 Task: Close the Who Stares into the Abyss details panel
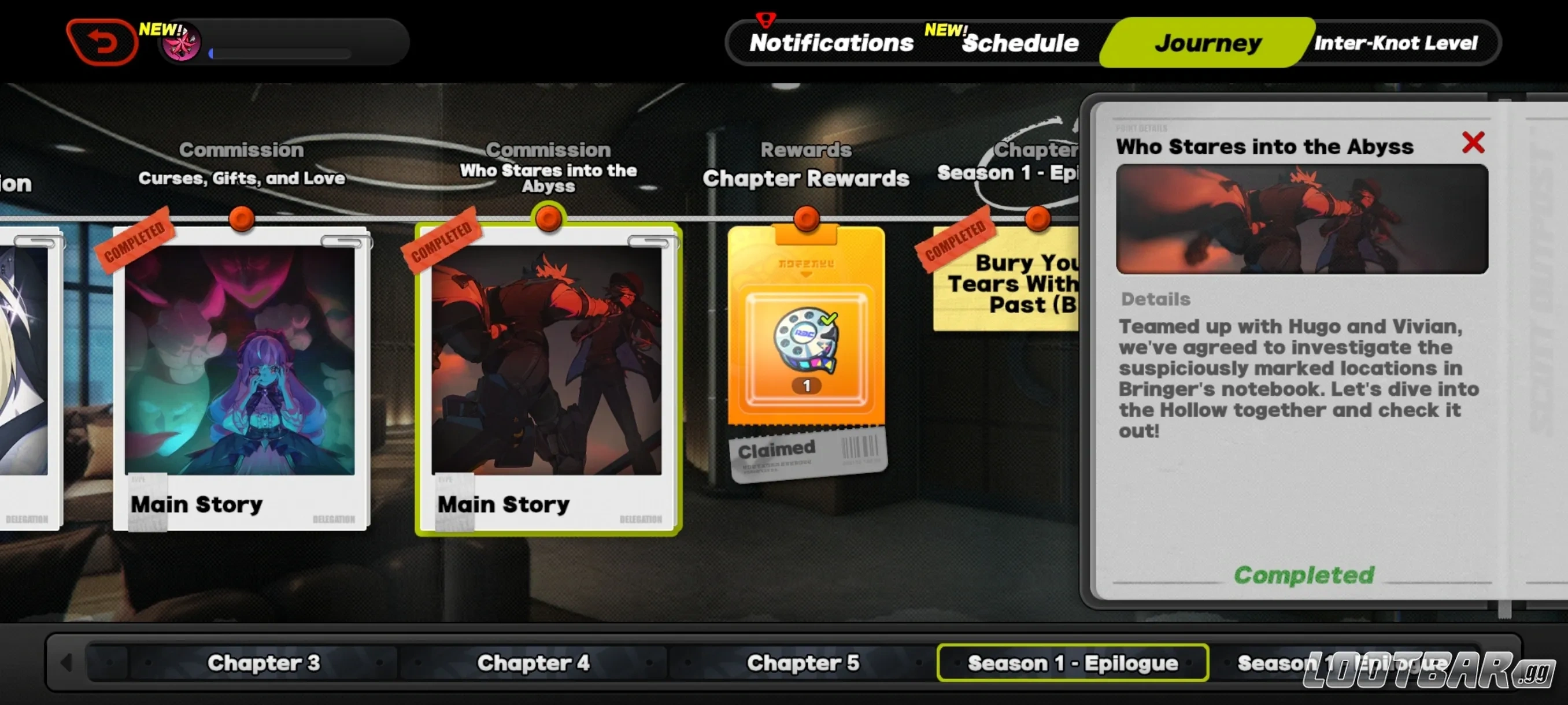1474,142
